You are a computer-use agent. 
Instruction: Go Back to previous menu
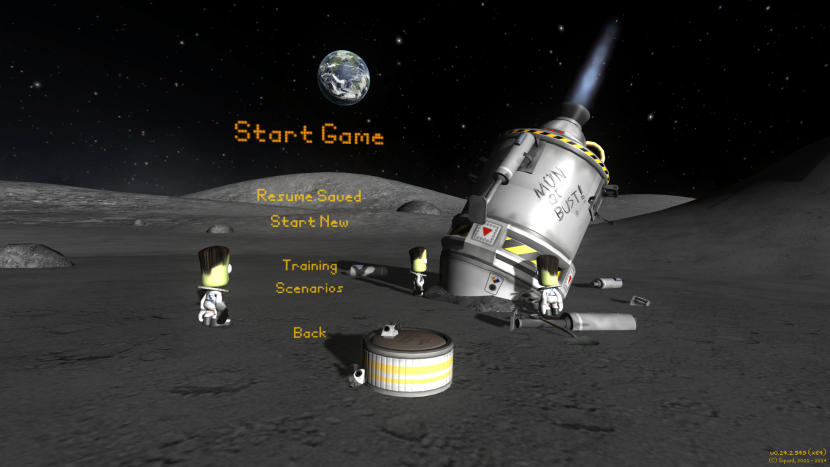click(309, 332)
